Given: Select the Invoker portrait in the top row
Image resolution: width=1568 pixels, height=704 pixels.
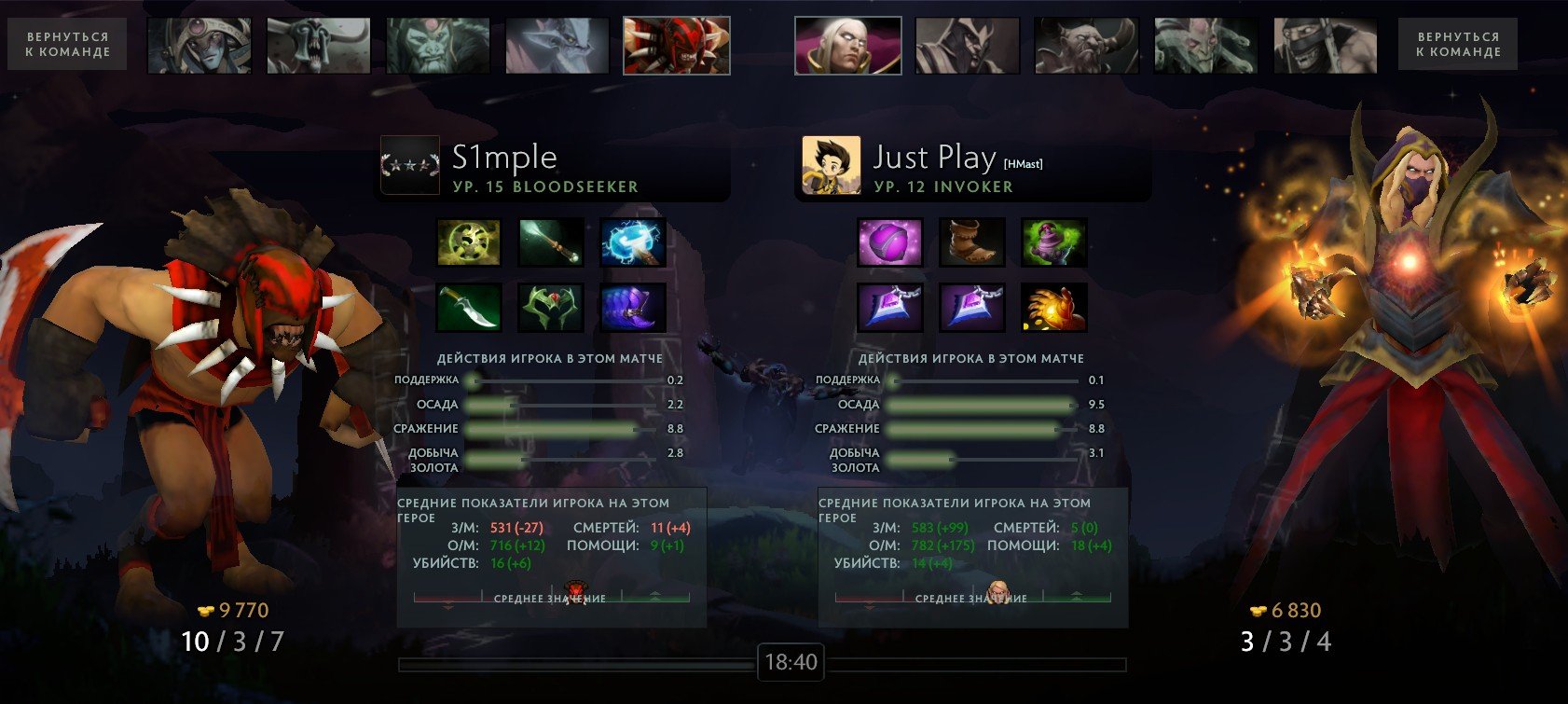Looking at the screenshot, I should (x=847, y=46).
